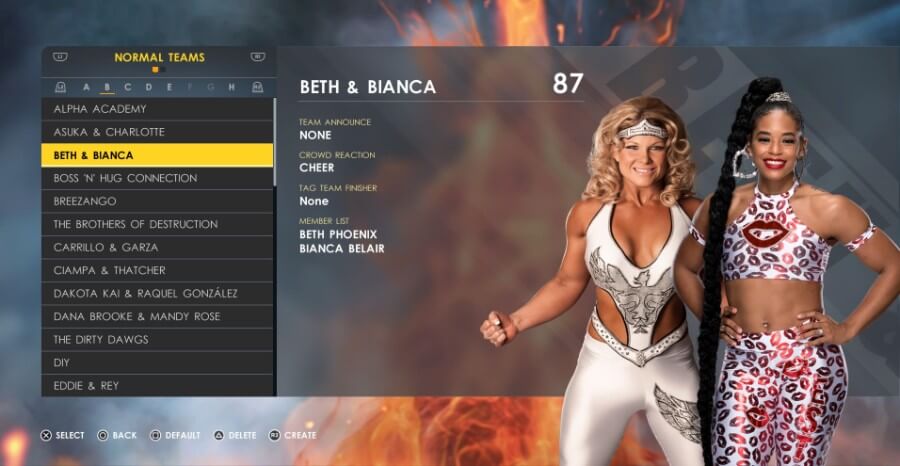
Task: Show teams under letter D
Action: (149, 87)
